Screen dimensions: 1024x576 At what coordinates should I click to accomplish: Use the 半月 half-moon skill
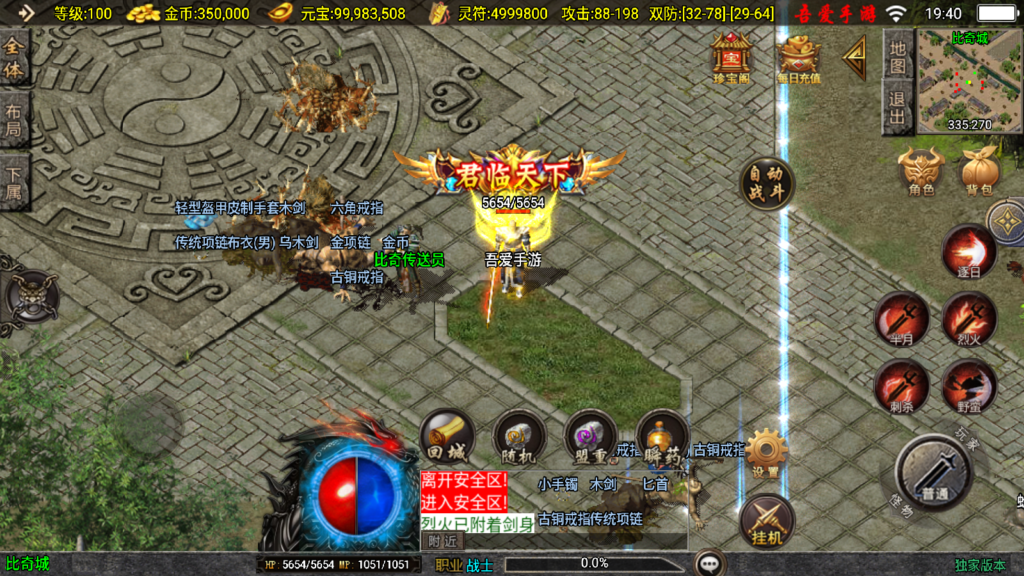click(901, 319)
